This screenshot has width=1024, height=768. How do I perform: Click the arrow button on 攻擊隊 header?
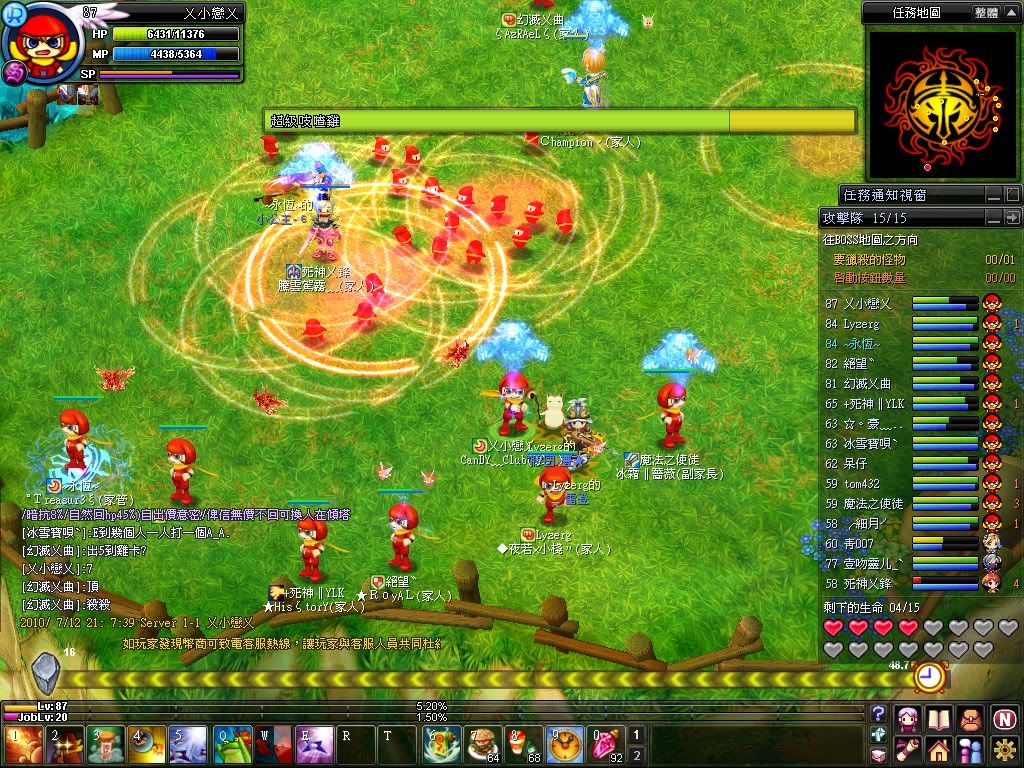tap(1012, 217)
